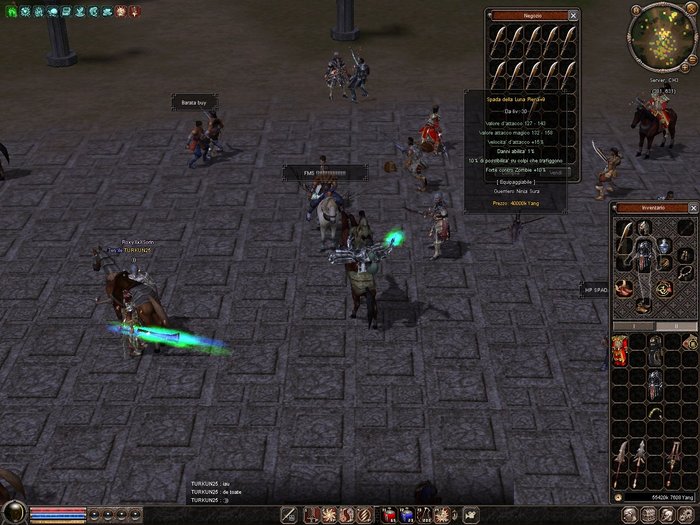
Task: Close the minimap using its X button
Action: 692,9
